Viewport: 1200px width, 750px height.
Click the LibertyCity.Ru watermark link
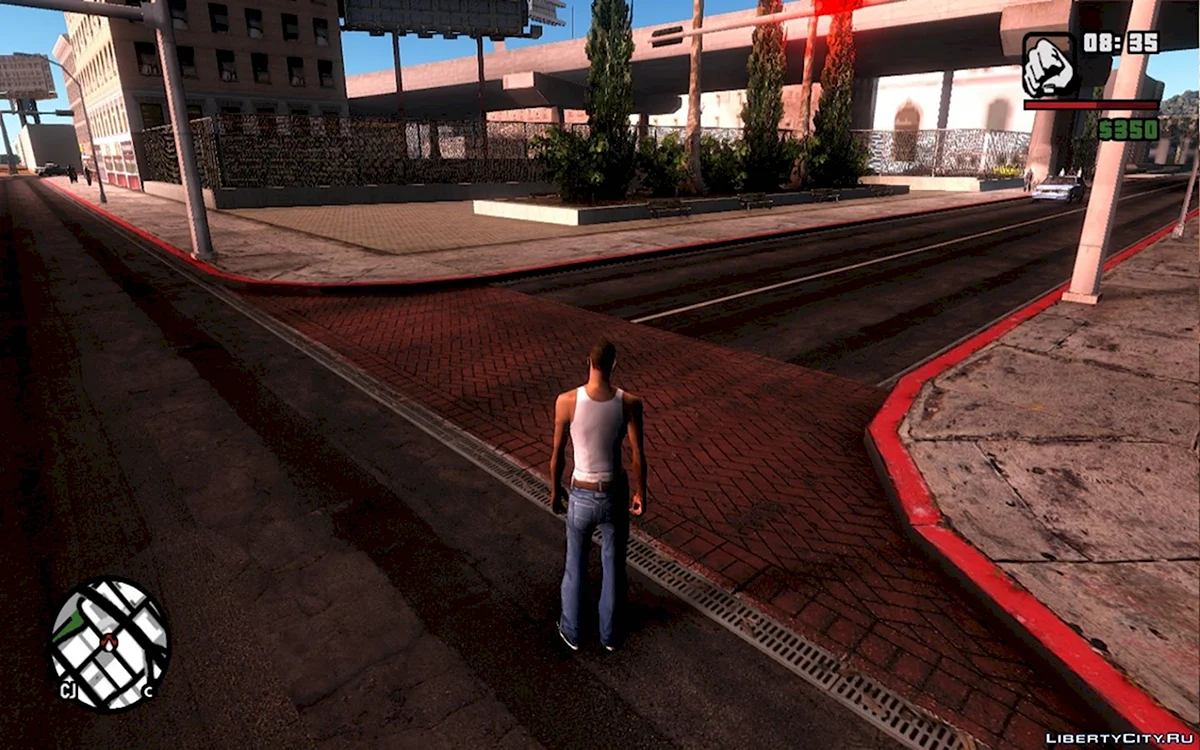tap(1119, 738)
